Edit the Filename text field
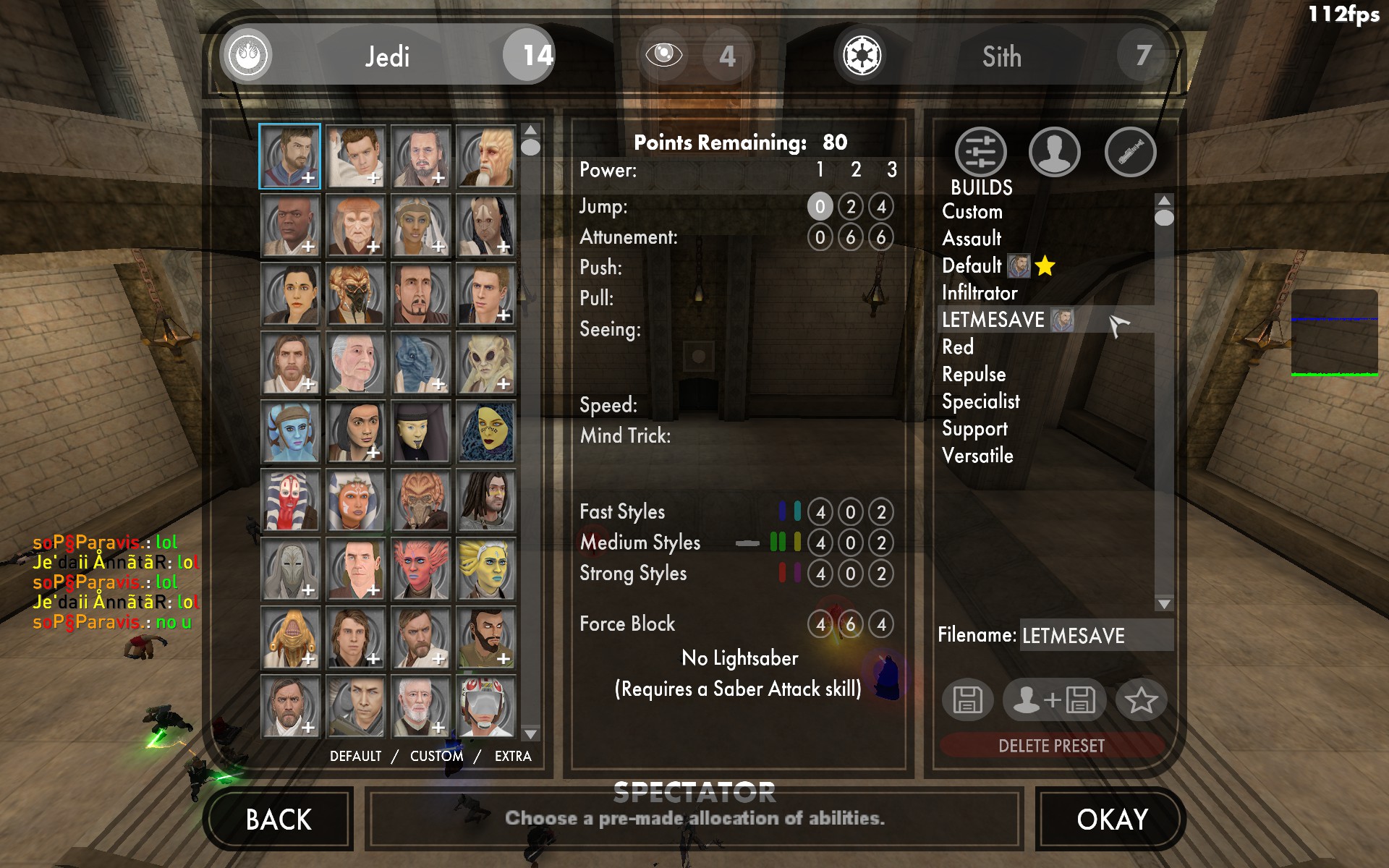Image resolution: width=1389 pixels, height=868 pixels. pos(1095,636)
